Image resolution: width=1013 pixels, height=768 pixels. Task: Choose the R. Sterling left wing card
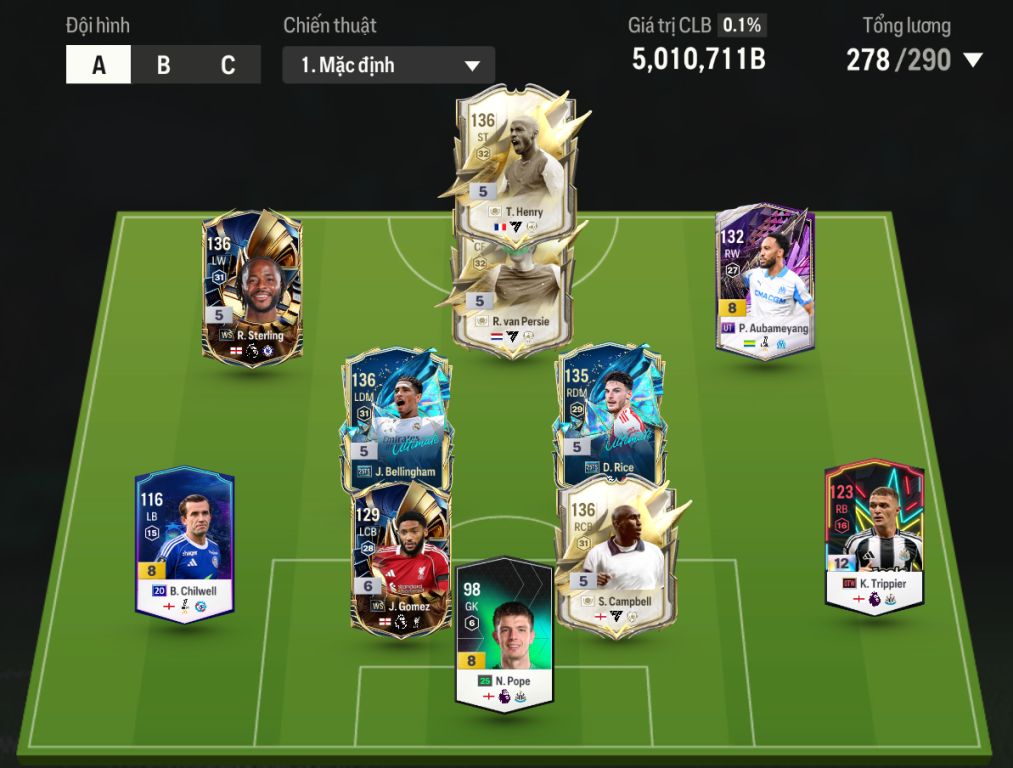click(253, 285)
